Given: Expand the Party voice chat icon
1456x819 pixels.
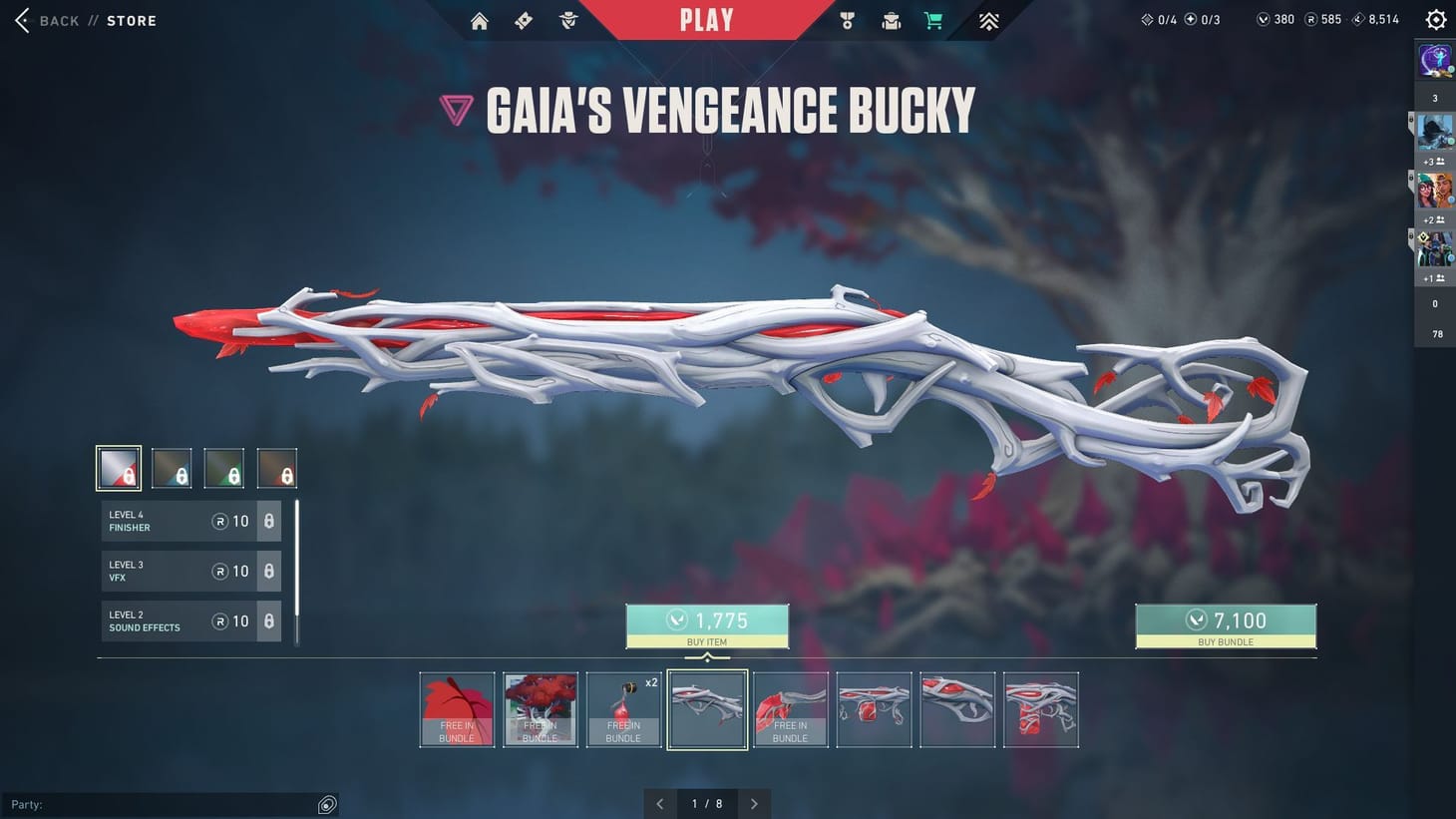Looking at the screenshot, I should (x=327, y=804).
